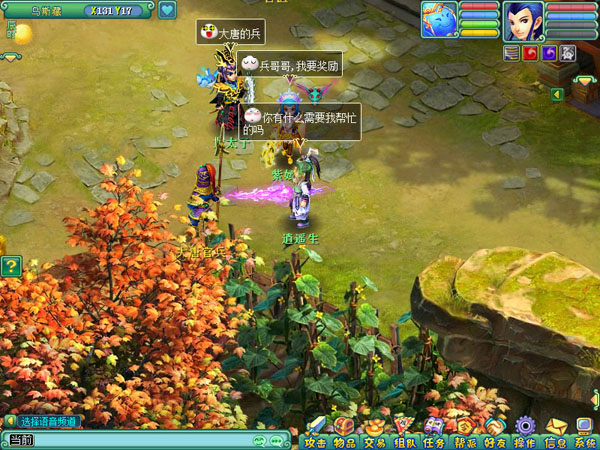Select the red swirl buff icon
This screenshot has width=600, height=450.
pyautogui.click(x=531, y=53)
